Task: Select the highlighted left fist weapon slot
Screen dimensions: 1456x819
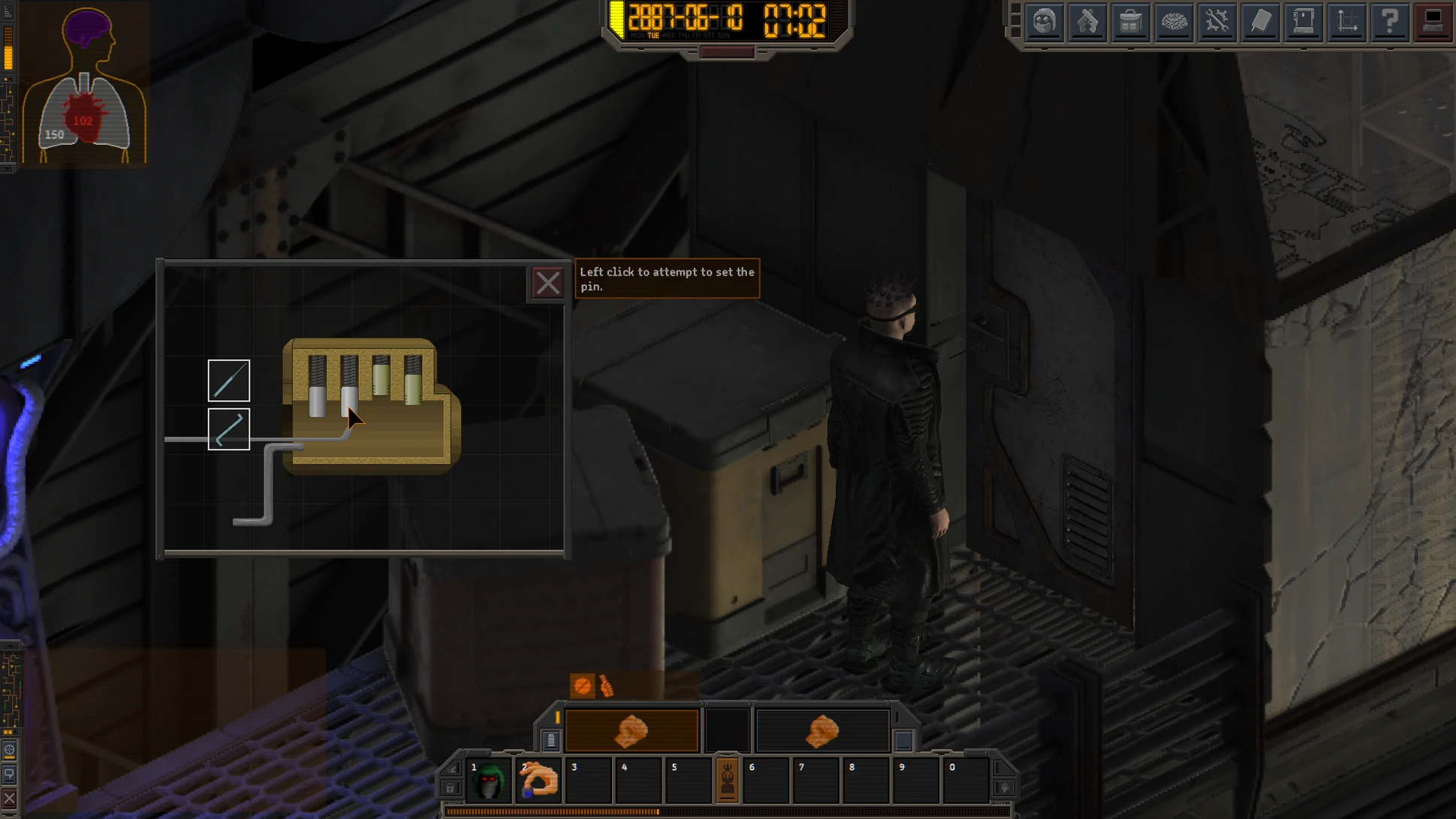Action: (631, 730)
